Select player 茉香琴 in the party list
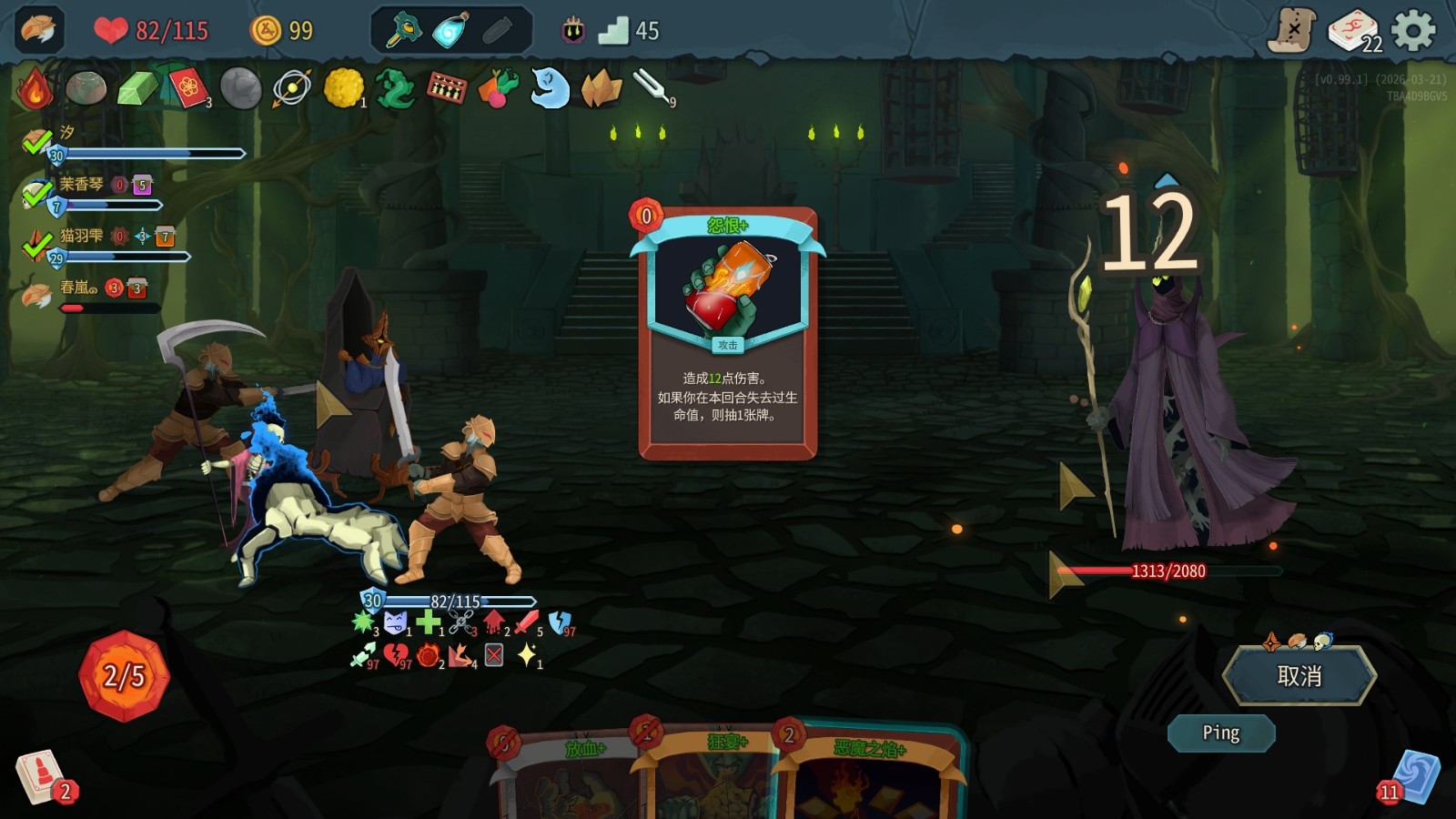This screenshot has height=819, width=1456. pos(82,185)
